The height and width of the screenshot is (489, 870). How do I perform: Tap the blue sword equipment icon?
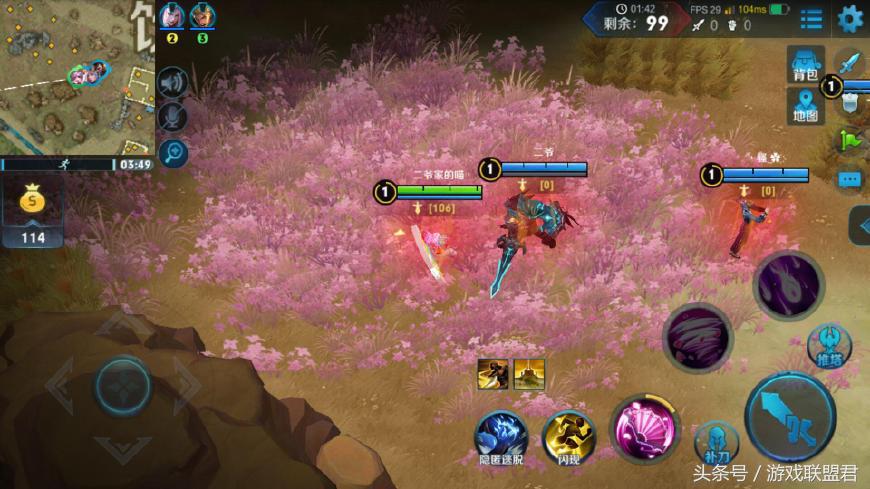point(850,62)
